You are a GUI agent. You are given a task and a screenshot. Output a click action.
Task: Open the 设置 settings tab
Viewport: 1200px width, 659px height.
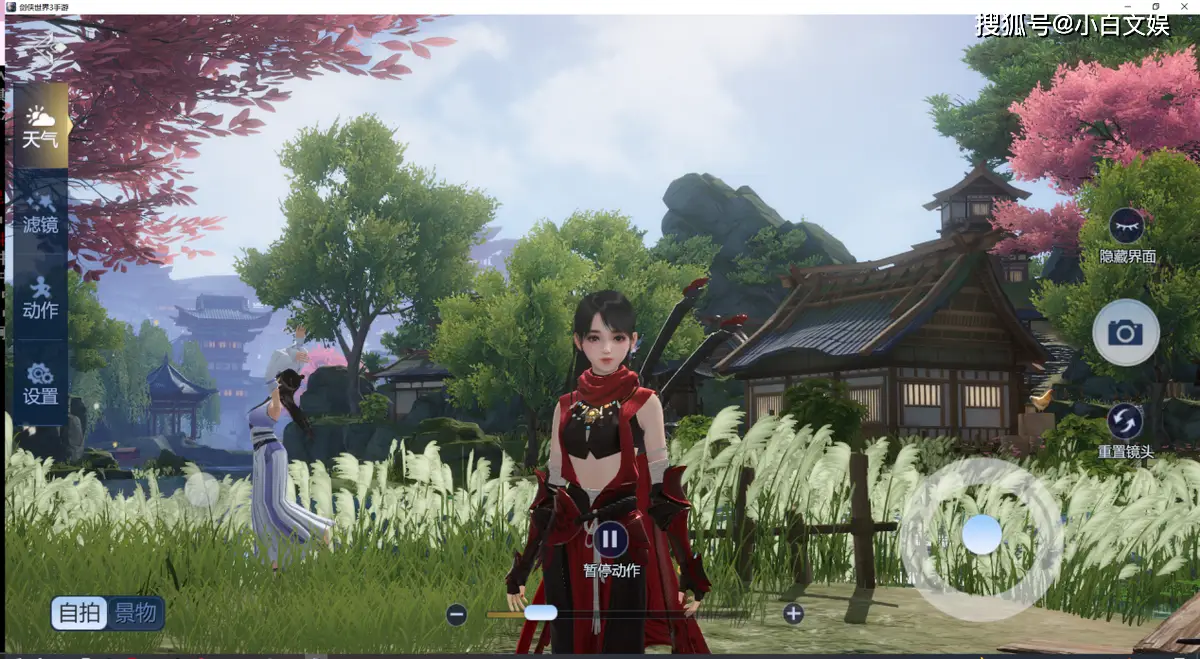40,383
